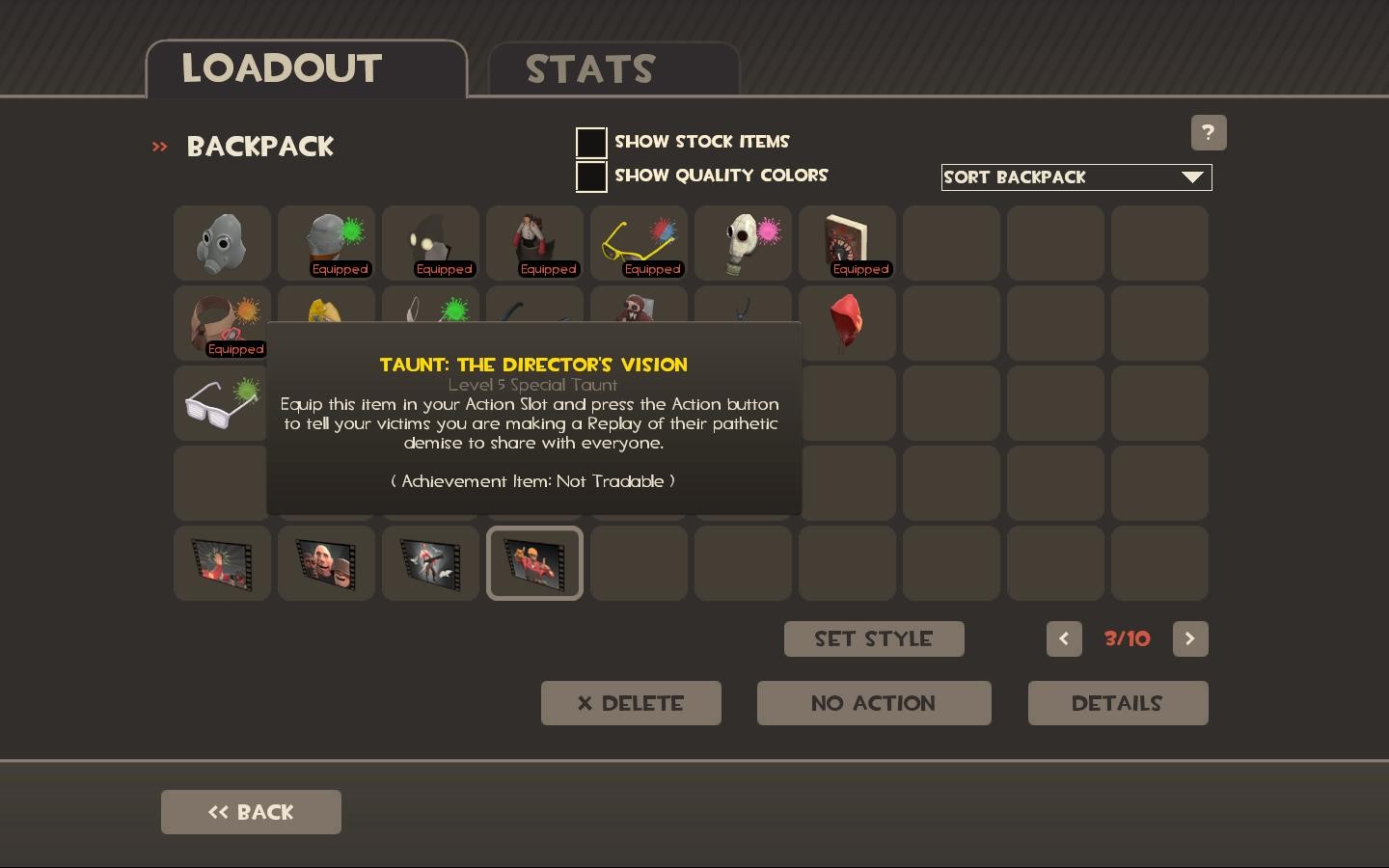Screen dimensions: 1389x868
Task: Open the help question mark
Action: pos(1209,132)
